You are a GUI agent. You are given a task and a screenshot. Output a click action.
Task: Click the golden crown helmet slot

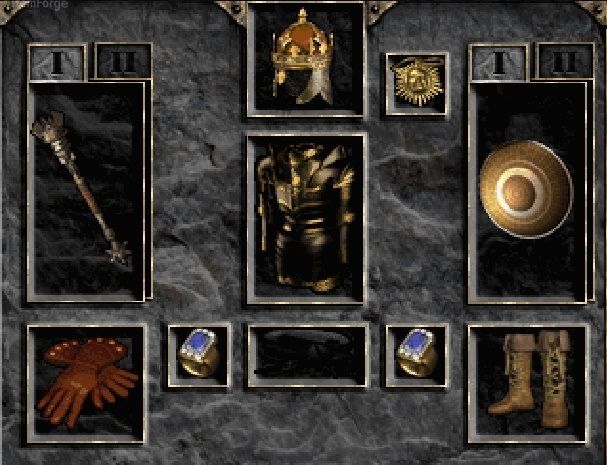[305, 56]
